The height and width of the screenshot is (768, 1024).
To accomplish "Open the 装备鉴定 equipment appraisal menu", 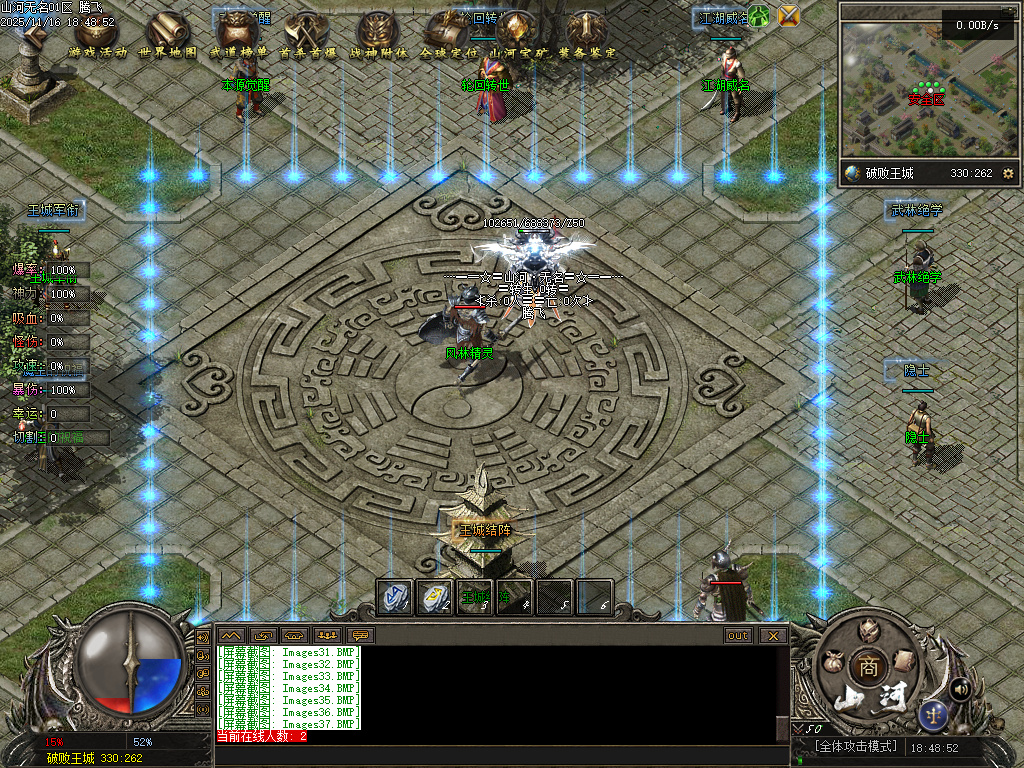I will click(x=587, y=33).
